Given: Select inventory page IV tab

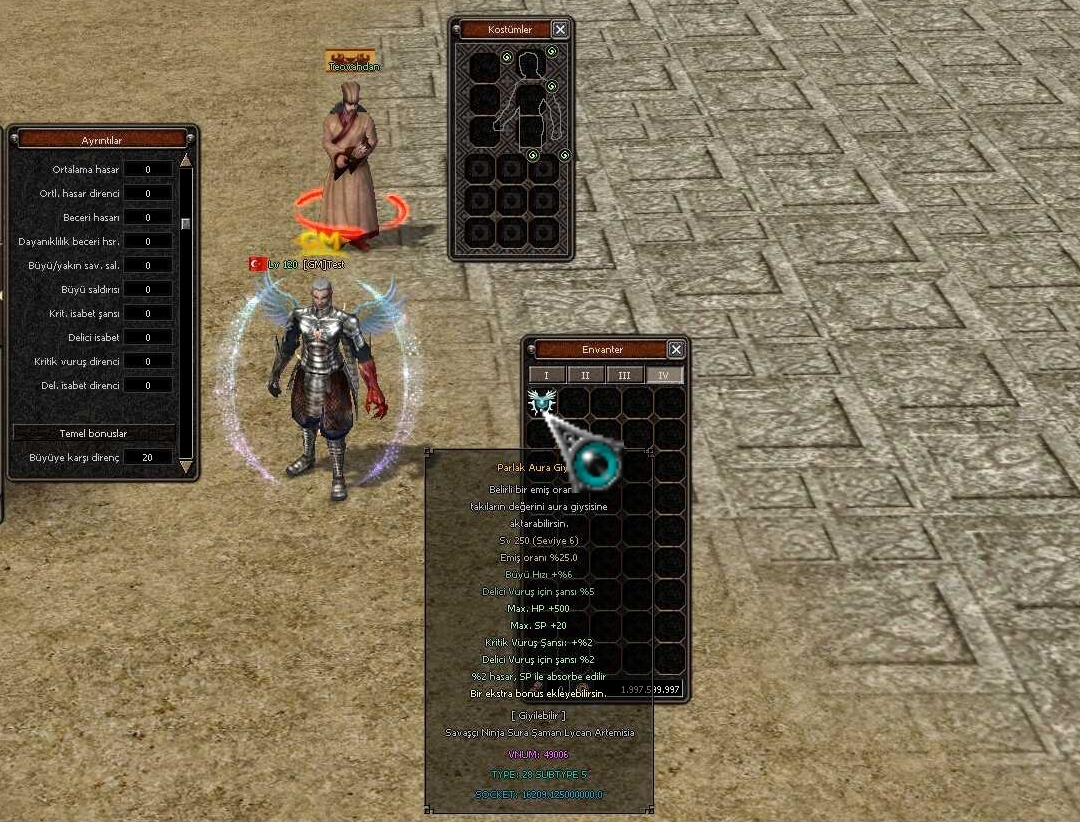Looking at the screenshot, I should (x=664, y=375).
